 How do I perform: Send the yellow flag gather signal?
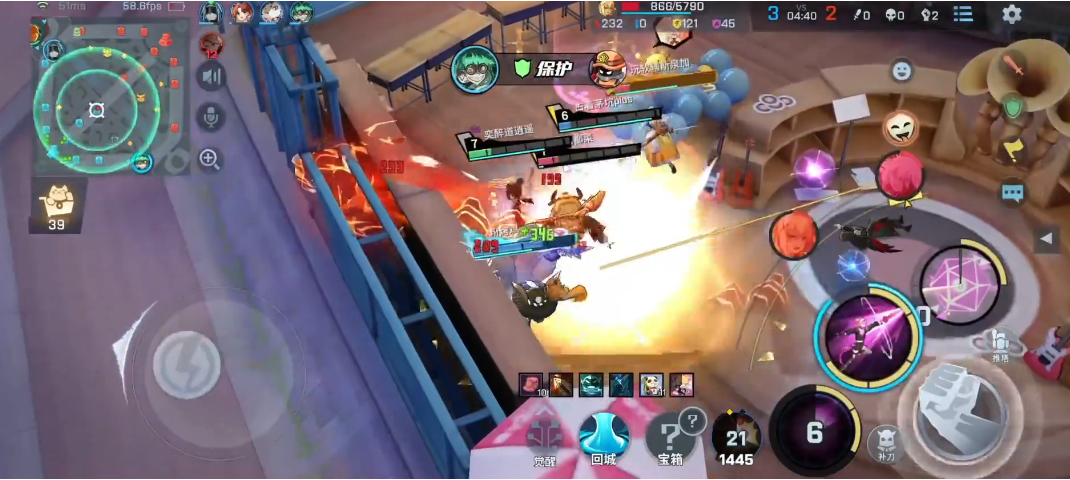tap(1013, 149)
